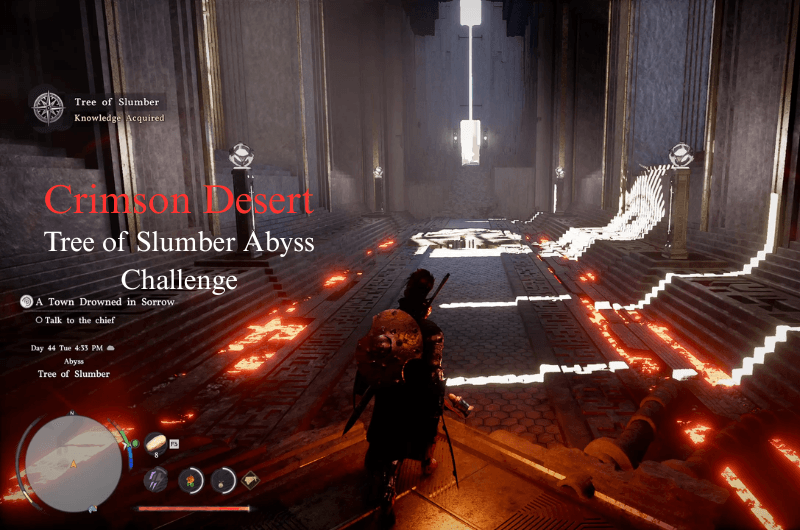Viewport: 800px width, 530px height.
Task: Select the dark round pouch item slot
Action: (x=222, y=479)
